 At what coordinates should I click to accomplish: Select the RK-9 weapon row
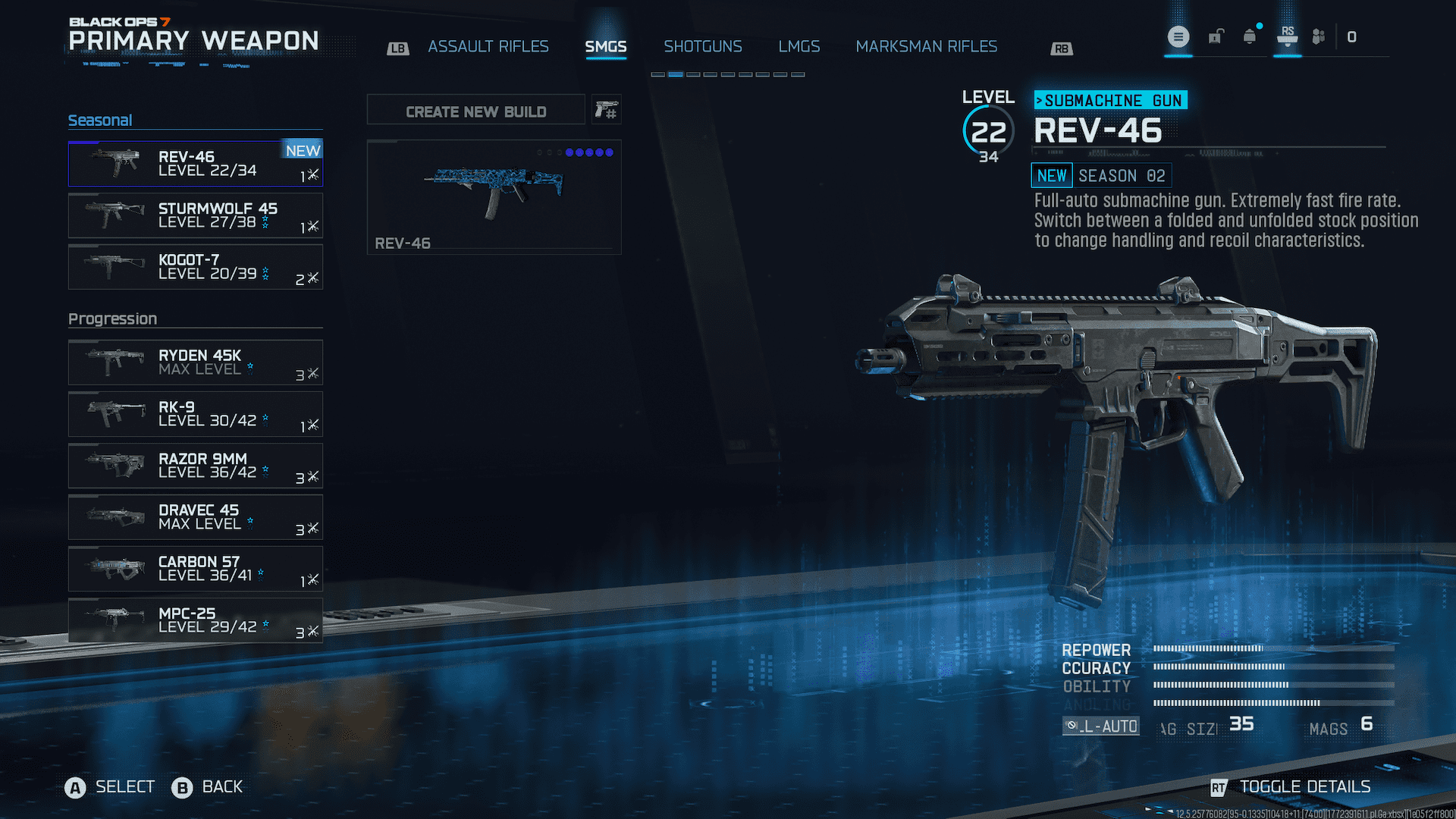pyautogui.click(x=195, y=414)
